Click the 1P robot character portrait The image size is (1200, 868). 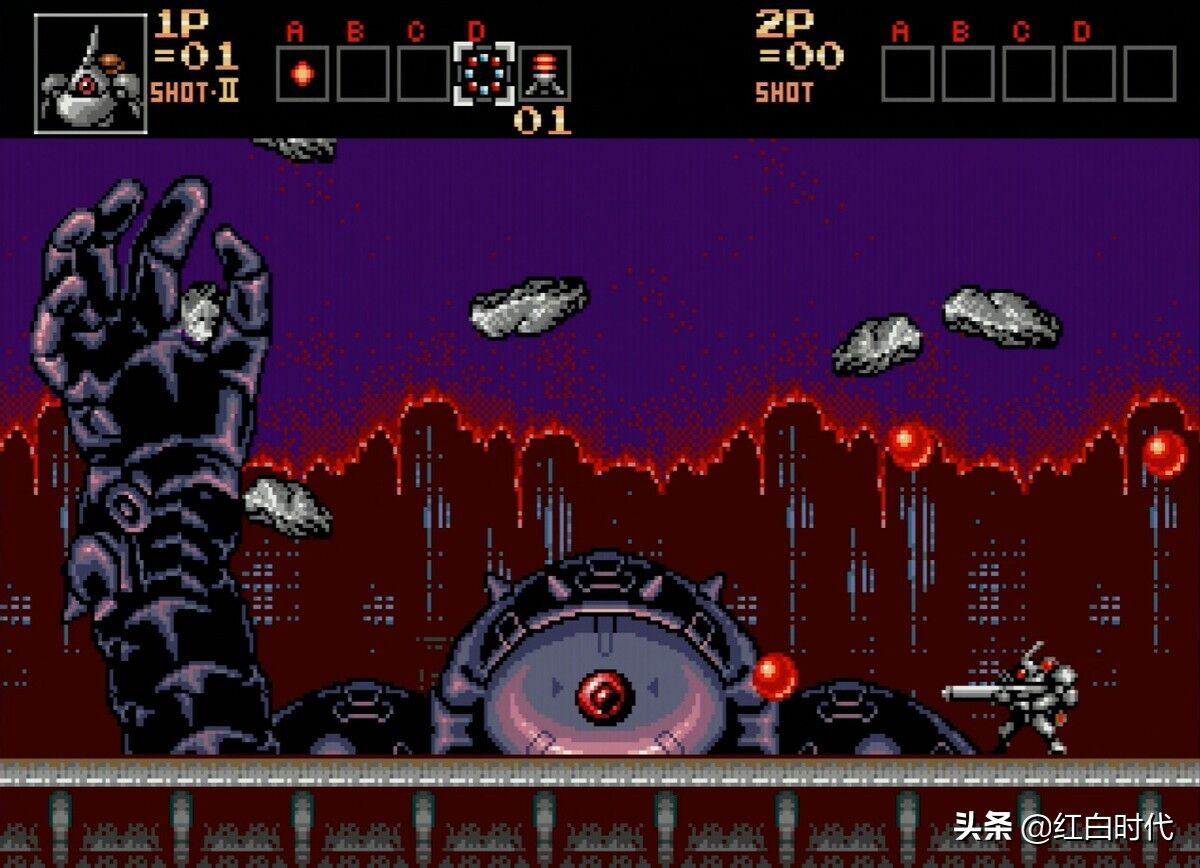[90, 74]
